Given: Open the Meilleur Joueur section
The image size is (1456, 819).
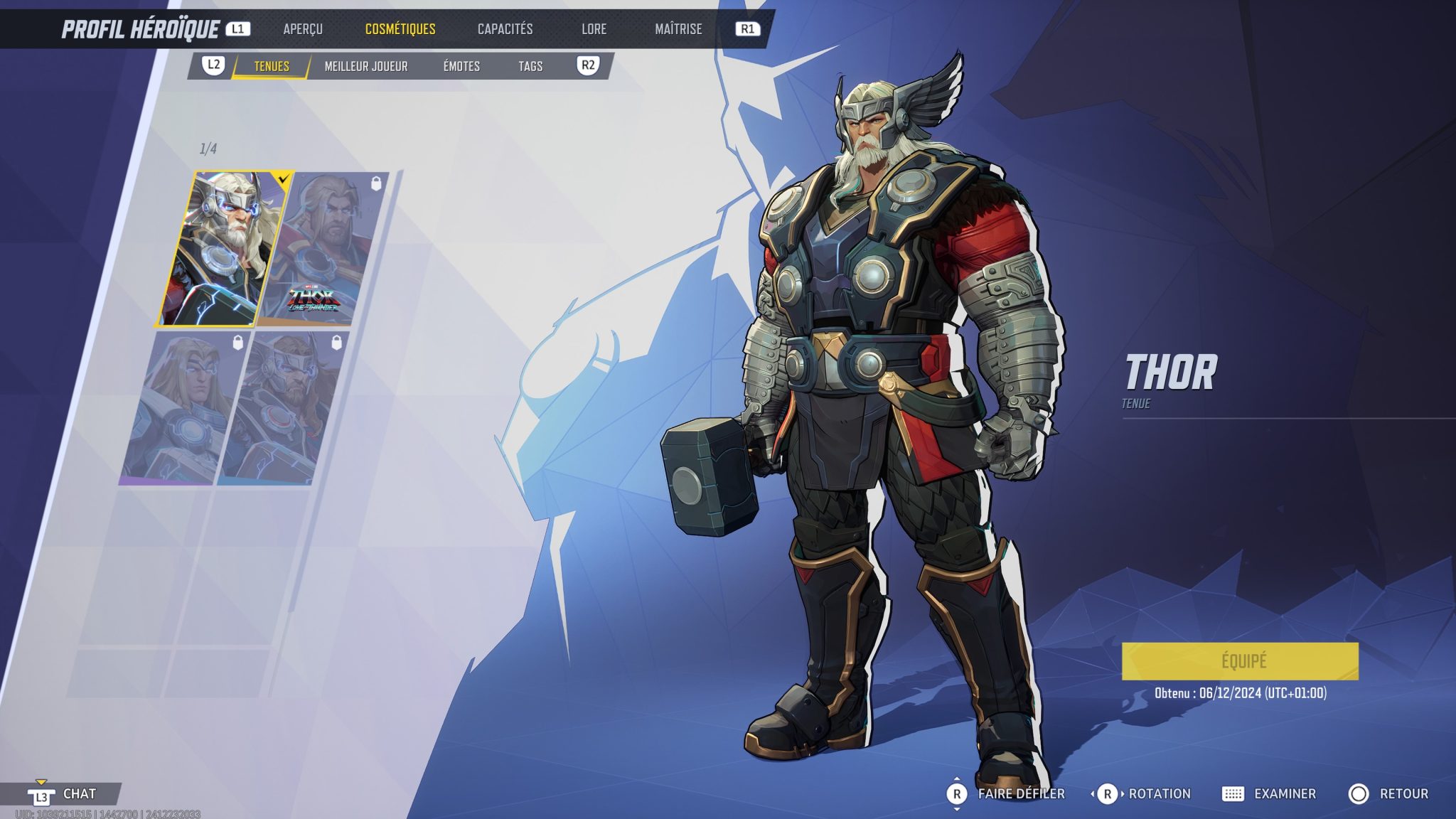Looking at the screenshot, I should [365, 66].
